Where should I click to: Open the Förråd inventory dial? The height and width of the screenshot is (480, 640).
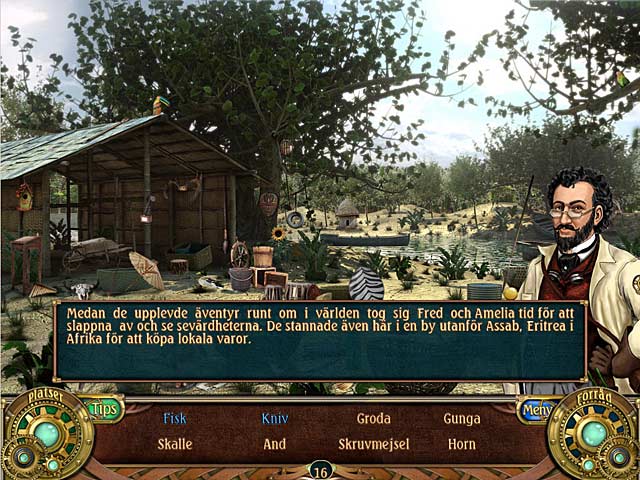pos(594,434)
